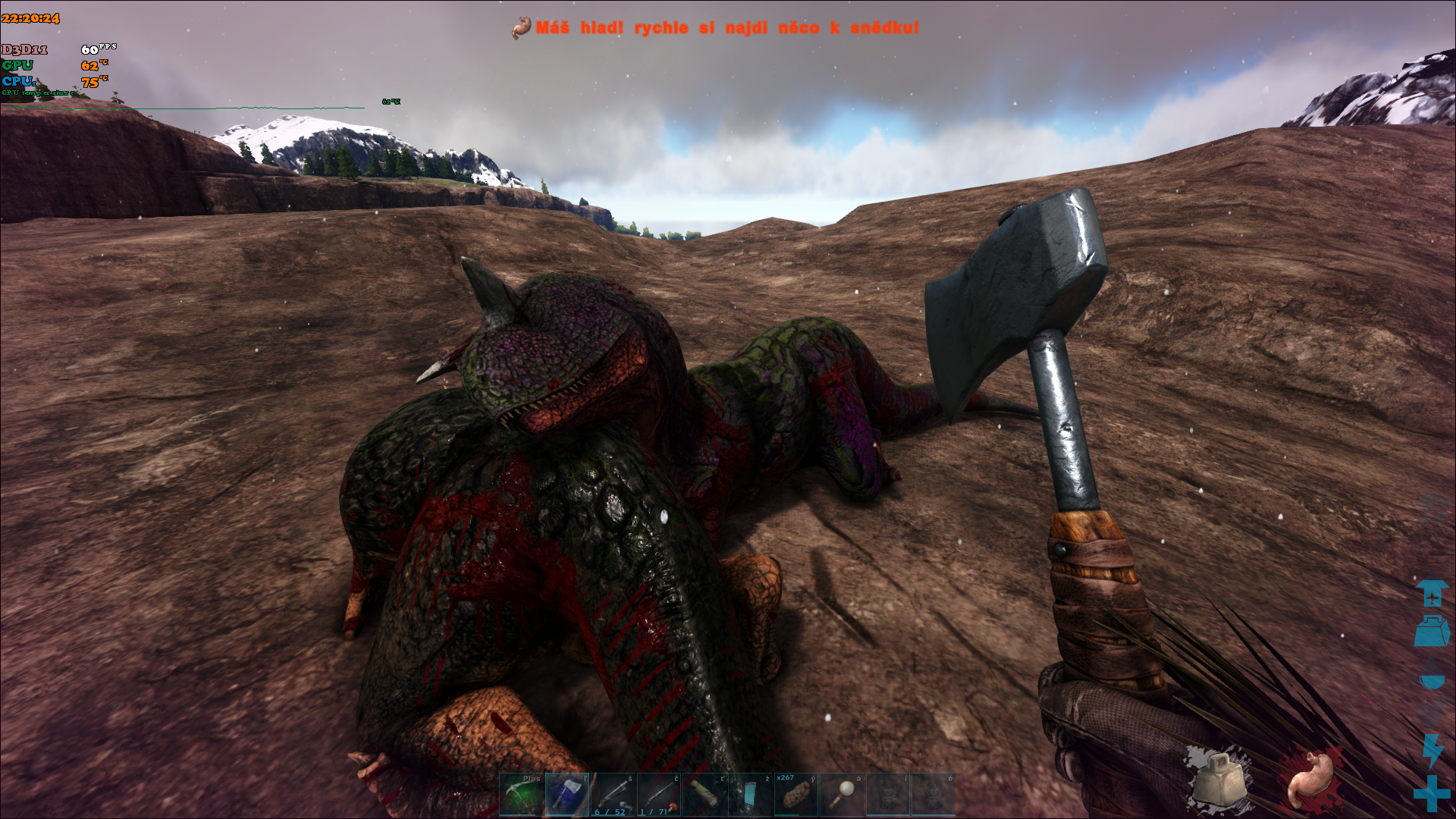Select the x267 stack hotbar slot
The image size is (1456, 819).
point(795,795)
